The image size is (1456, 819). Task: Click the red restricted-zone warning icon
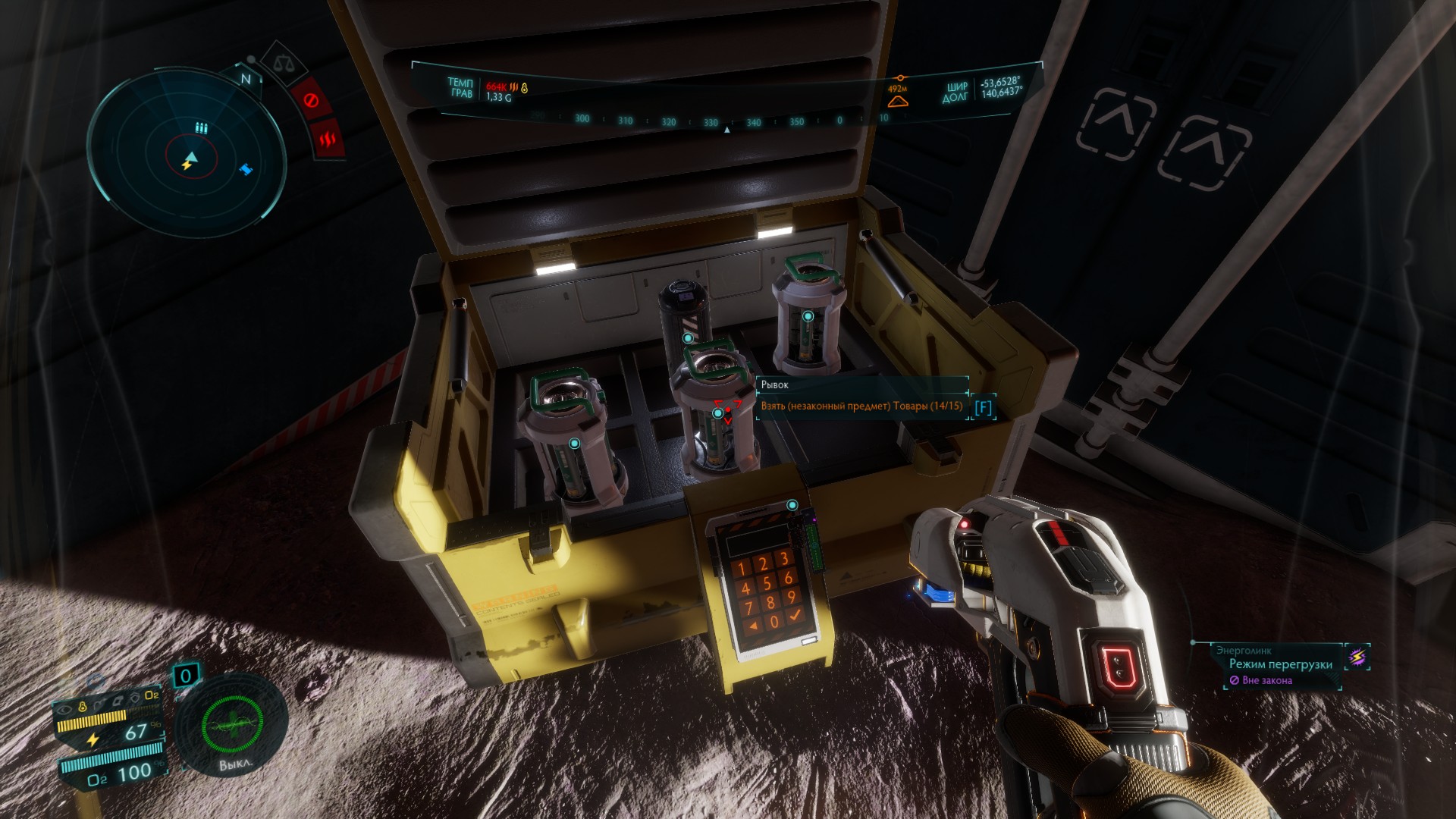click(x=310, y=99)
